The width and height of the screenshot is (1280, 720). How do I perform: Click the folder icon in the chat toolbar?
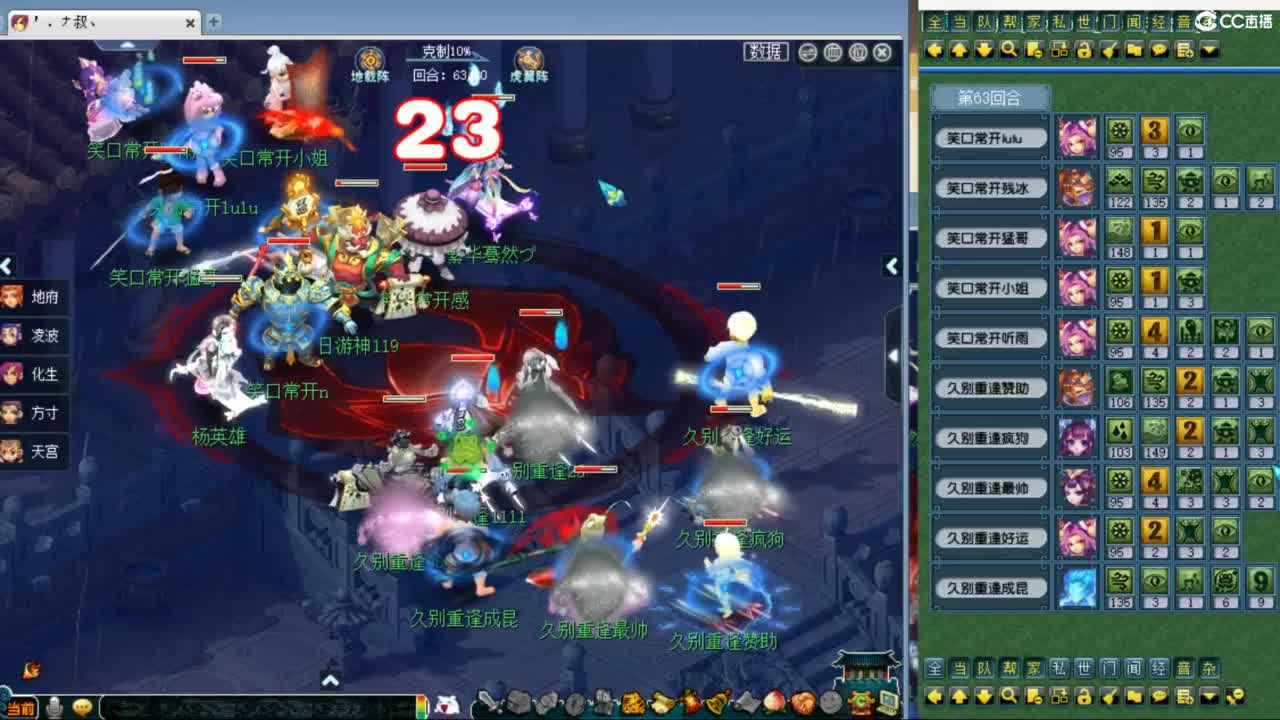click(x=1134, y=48)
